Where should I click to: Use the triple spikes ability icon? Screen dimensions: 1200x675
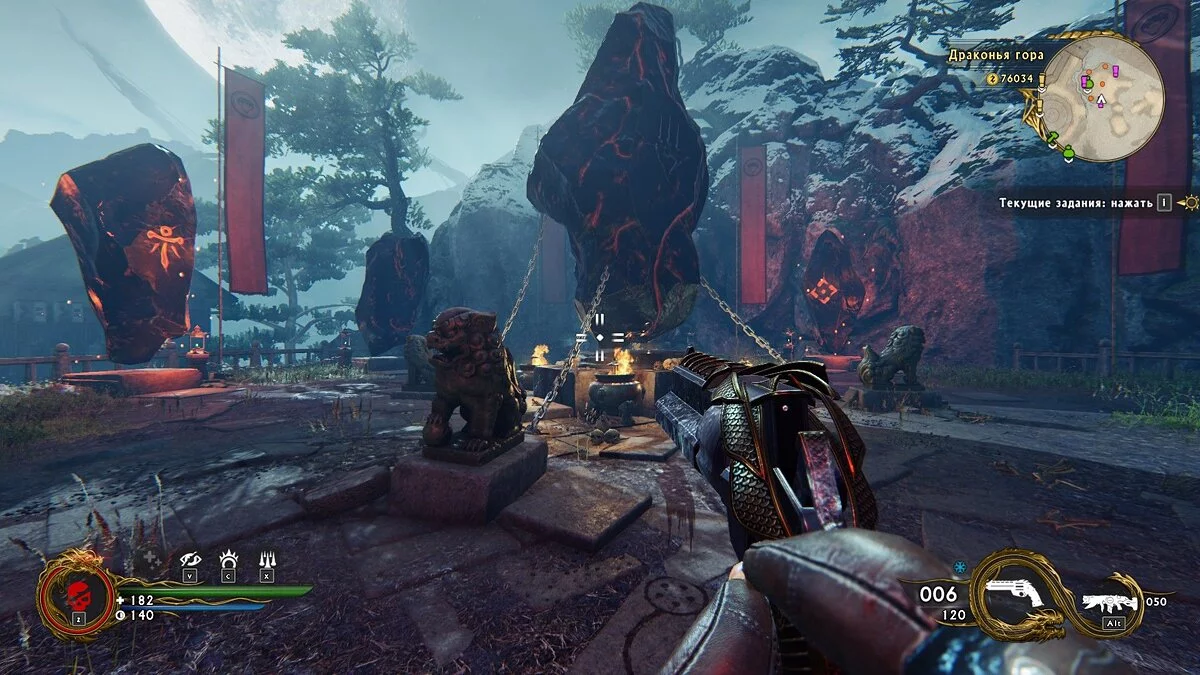pyautogui.click(x=266, y=560)
